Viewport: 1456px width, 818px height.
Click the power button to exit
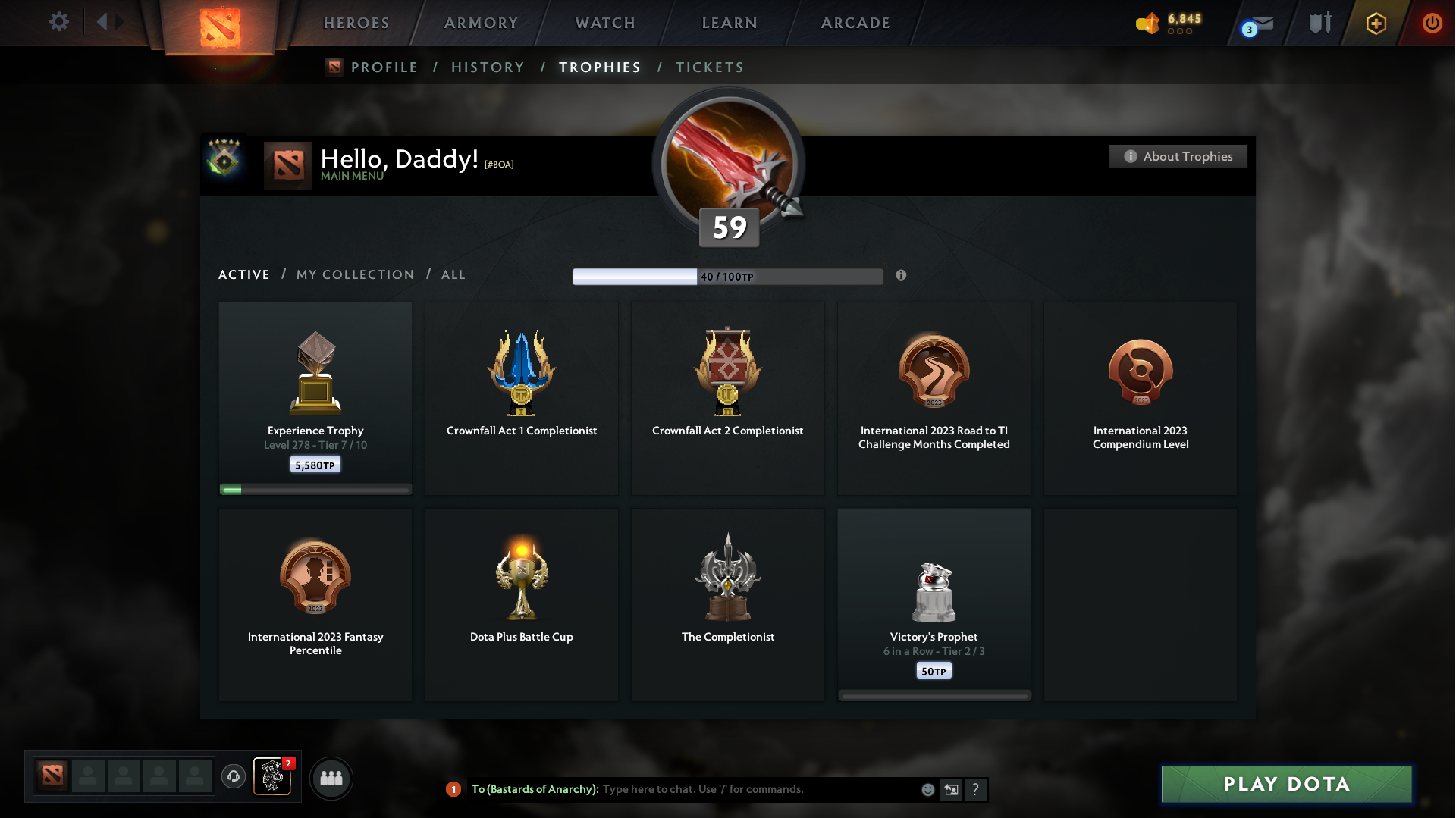click(x=1432, y=23)
